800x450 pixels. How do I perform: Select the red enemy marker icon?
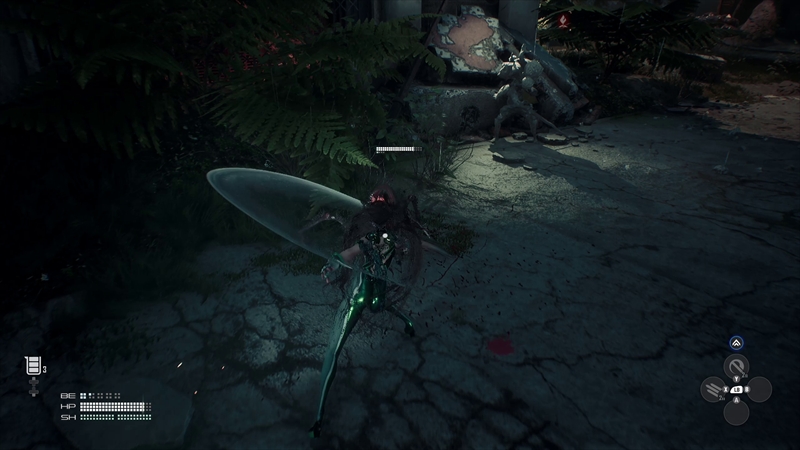(566, 20)
